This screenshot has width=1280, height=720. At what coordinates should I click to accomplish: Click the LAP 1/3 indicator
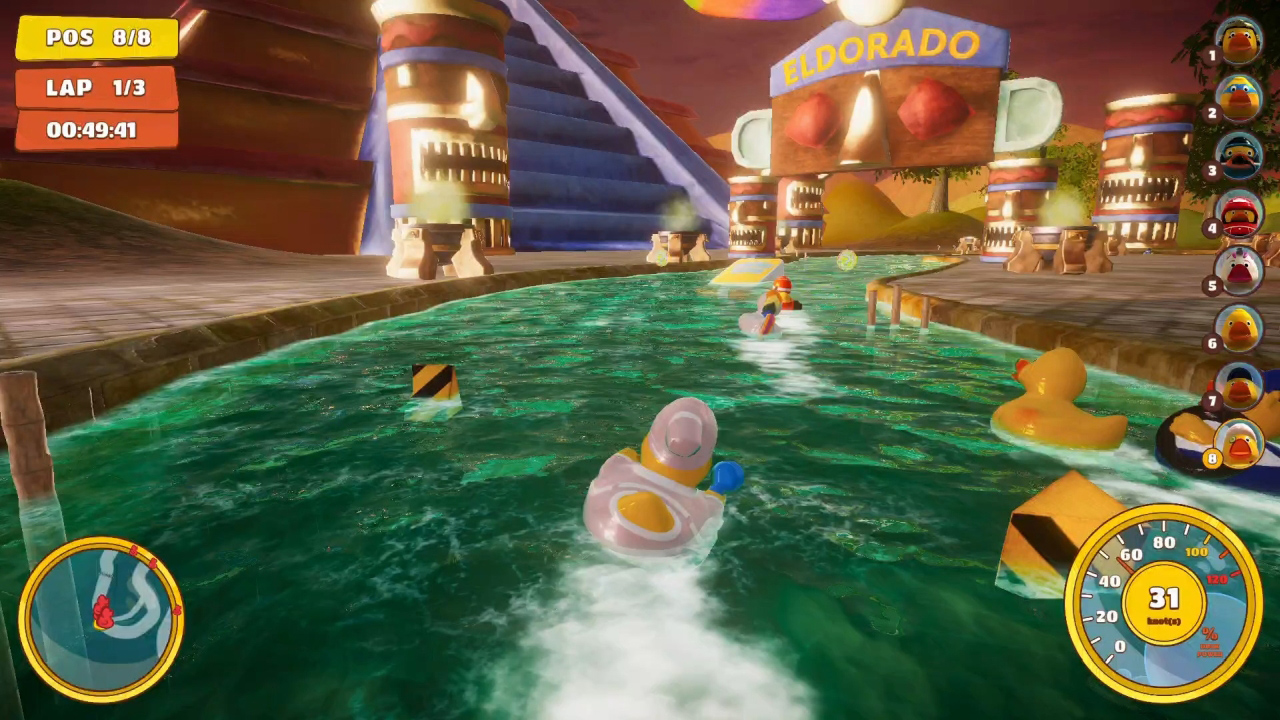point(95,87)
